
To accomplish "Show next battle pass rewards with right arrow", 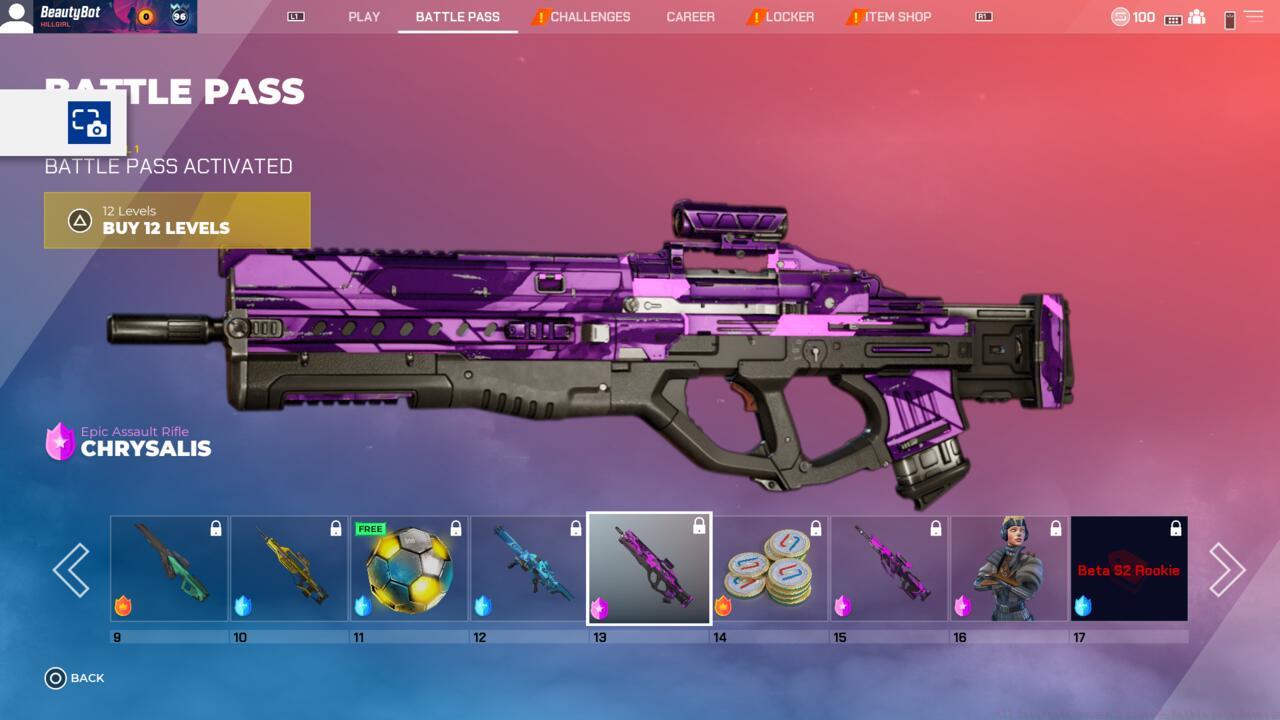I will 1226,570.
